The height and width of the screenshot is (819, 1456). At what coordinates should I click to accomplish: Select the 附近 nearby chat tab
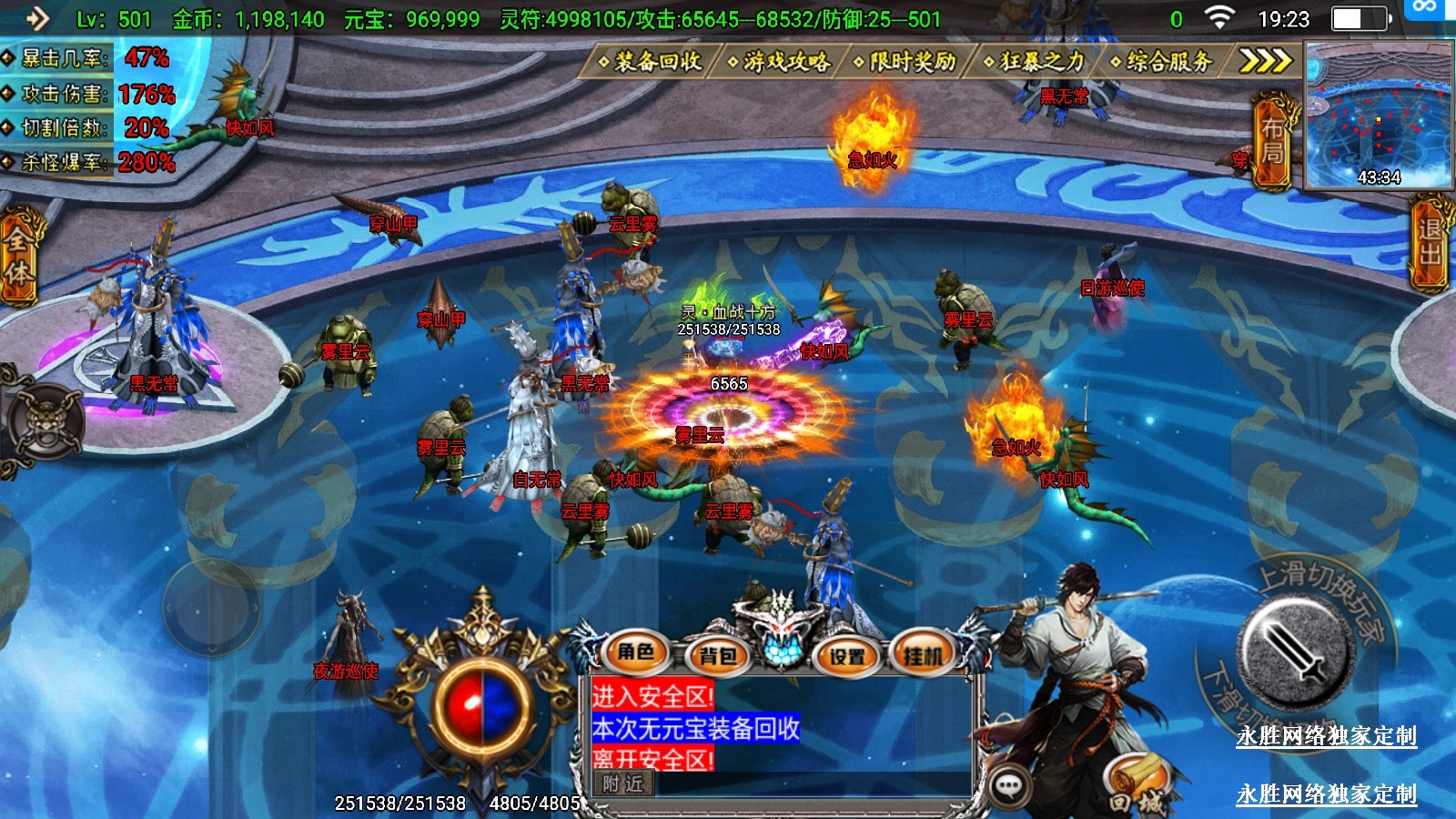tap(623, 784)
